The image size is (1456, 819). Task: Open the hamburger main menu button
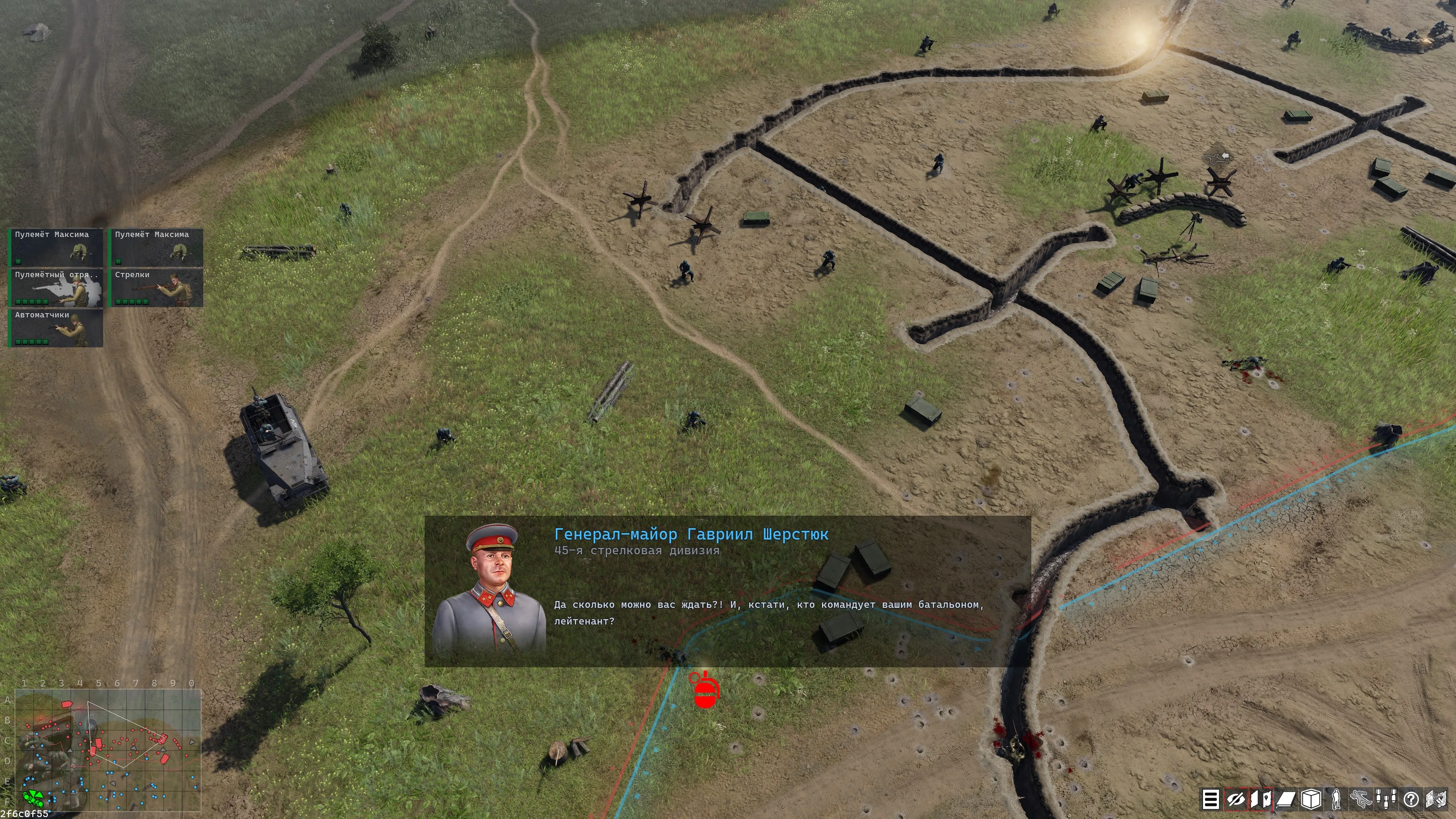[1210, 799]
